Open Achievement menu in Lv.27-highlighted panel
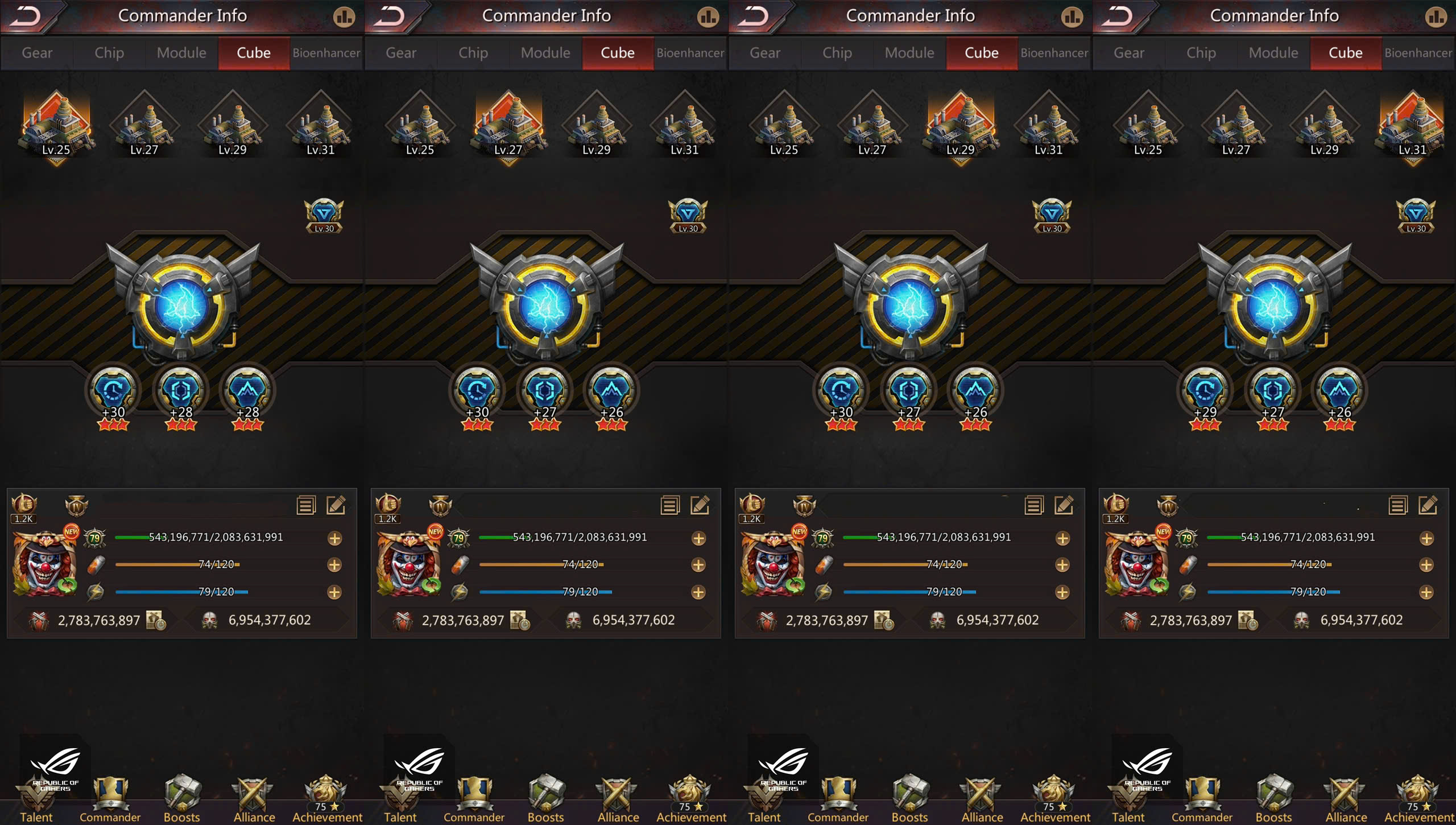 click(691, 799)
